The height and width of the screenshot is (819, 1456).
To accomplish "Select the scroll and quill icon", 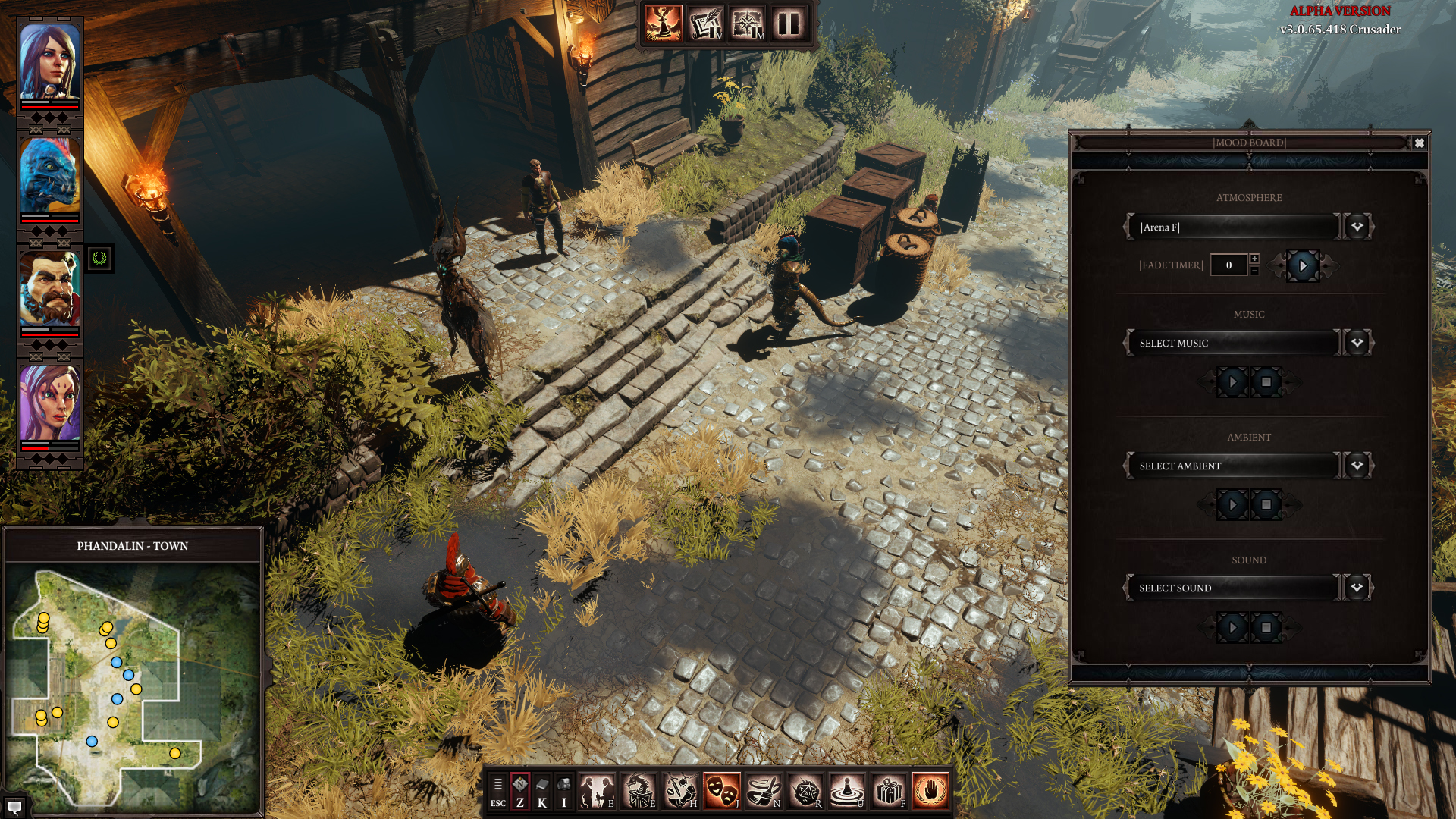I will click(705, 24).
